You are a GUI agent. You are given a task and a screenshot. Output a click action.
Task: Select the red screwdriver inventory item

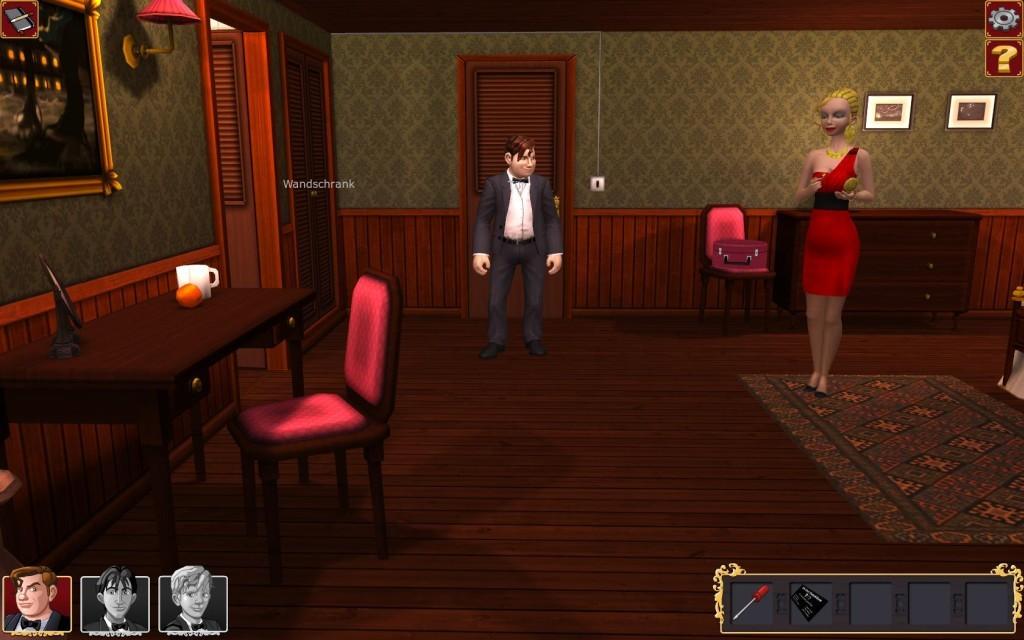[x=750, y=602]
